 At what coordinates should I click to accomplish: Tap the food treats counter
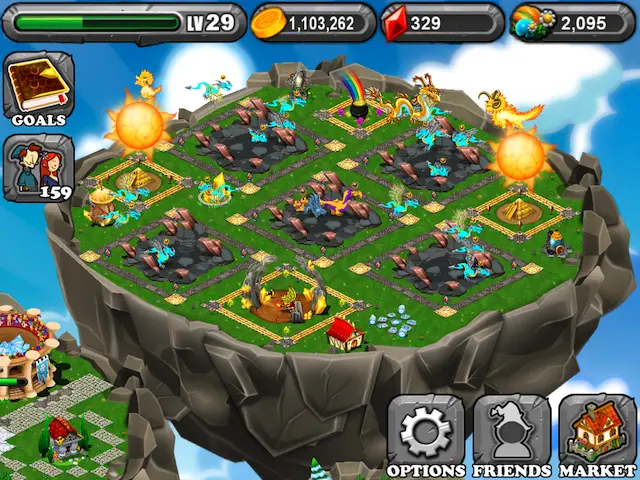pos(572,23)
